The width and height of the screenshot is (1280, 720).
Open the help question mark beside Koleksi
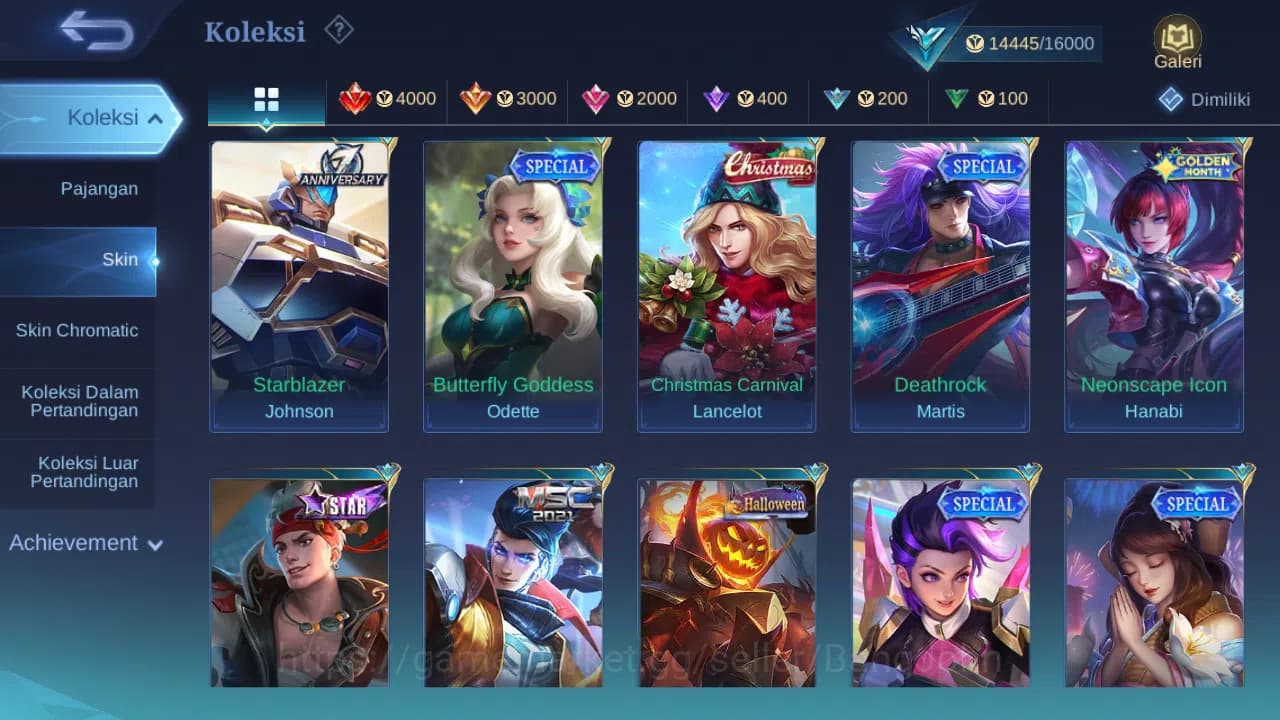click(339, 30)
